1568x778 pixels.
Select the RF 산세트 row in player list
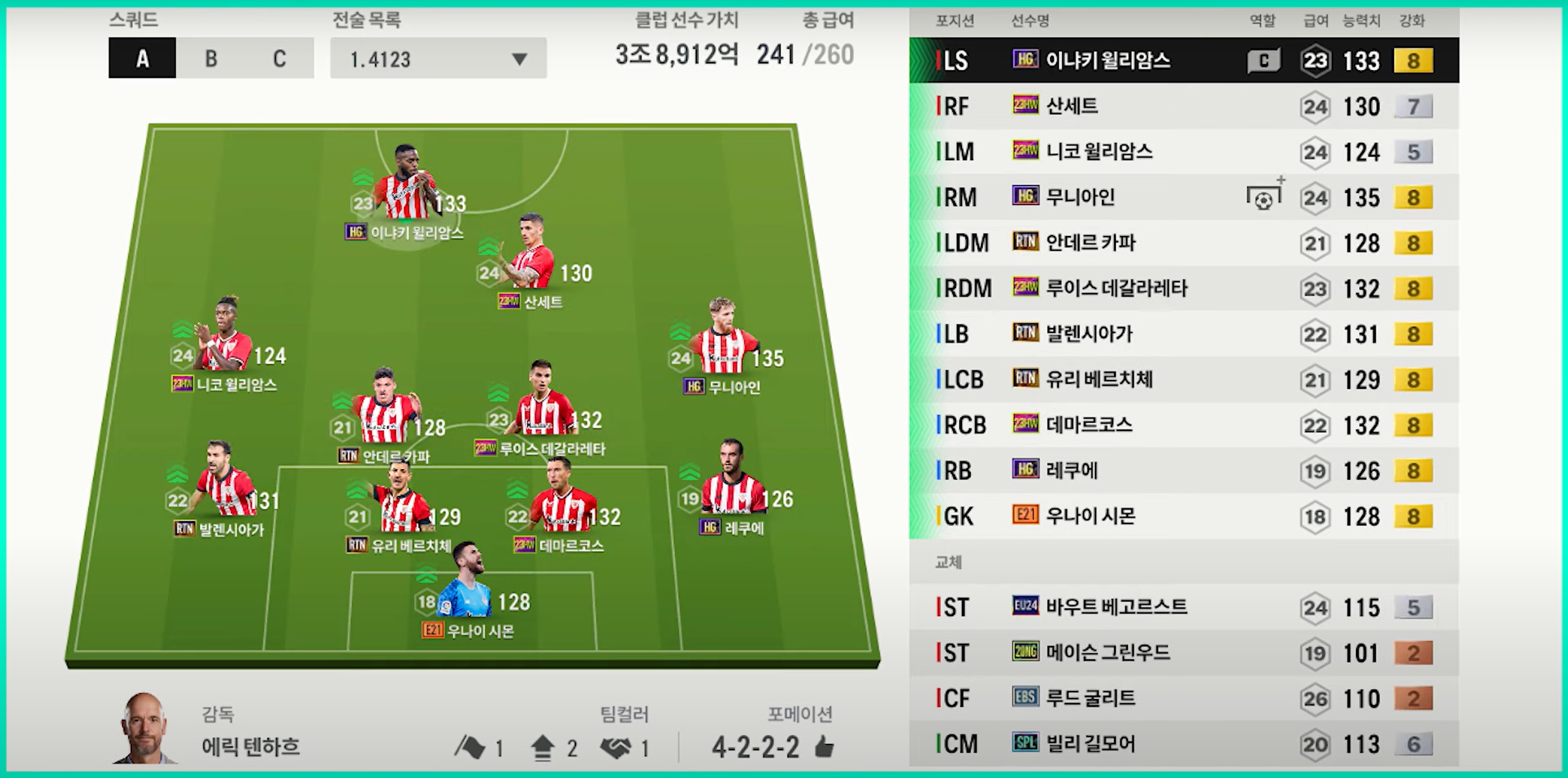(1183, 107)
